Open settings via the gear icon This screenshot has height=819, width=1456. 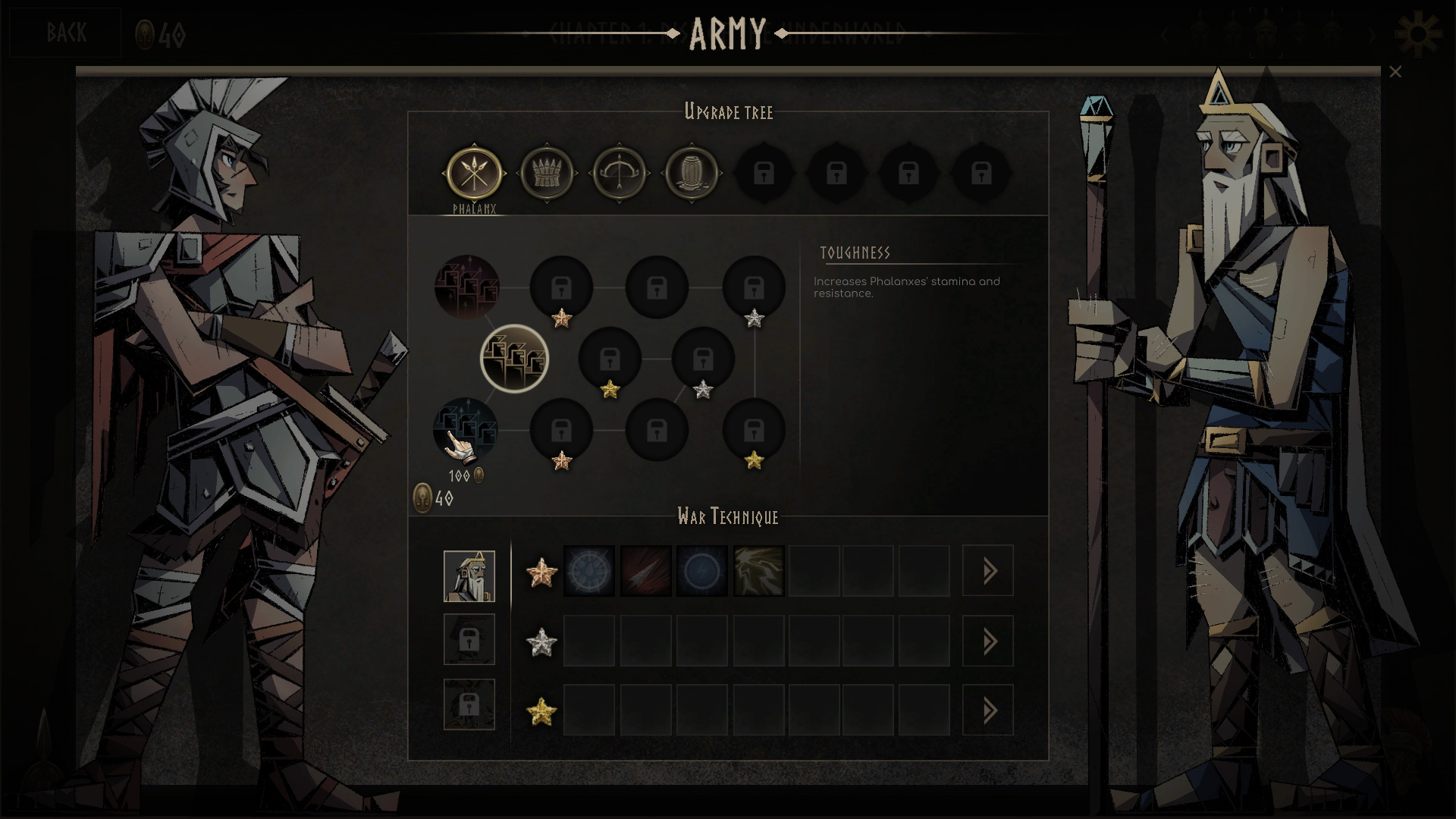(1417, 33)
